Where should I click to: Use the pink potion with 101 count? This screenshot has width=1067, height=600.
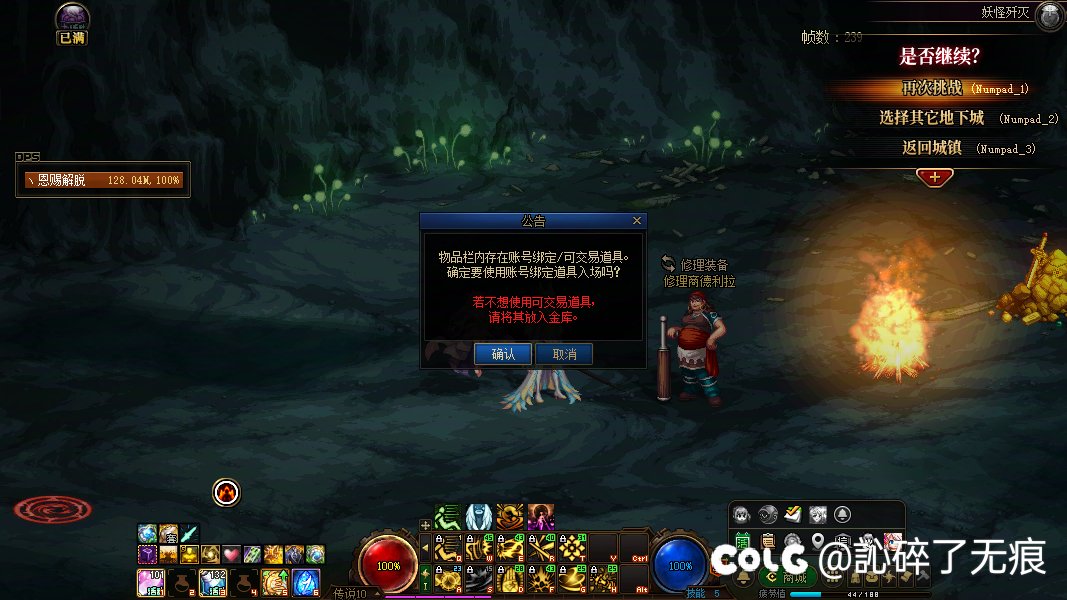(x=150, y=581)
